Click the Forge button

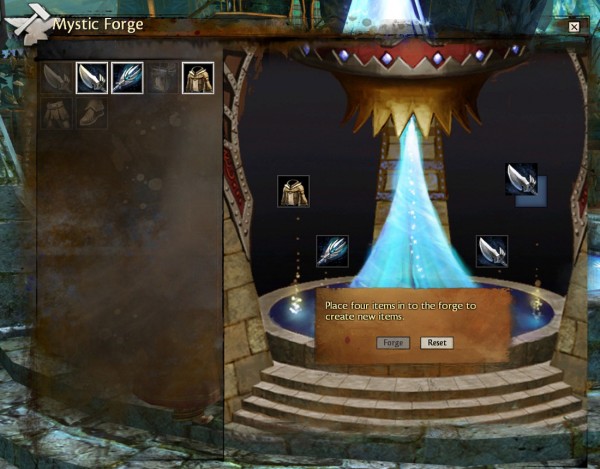tap(393, 343)
